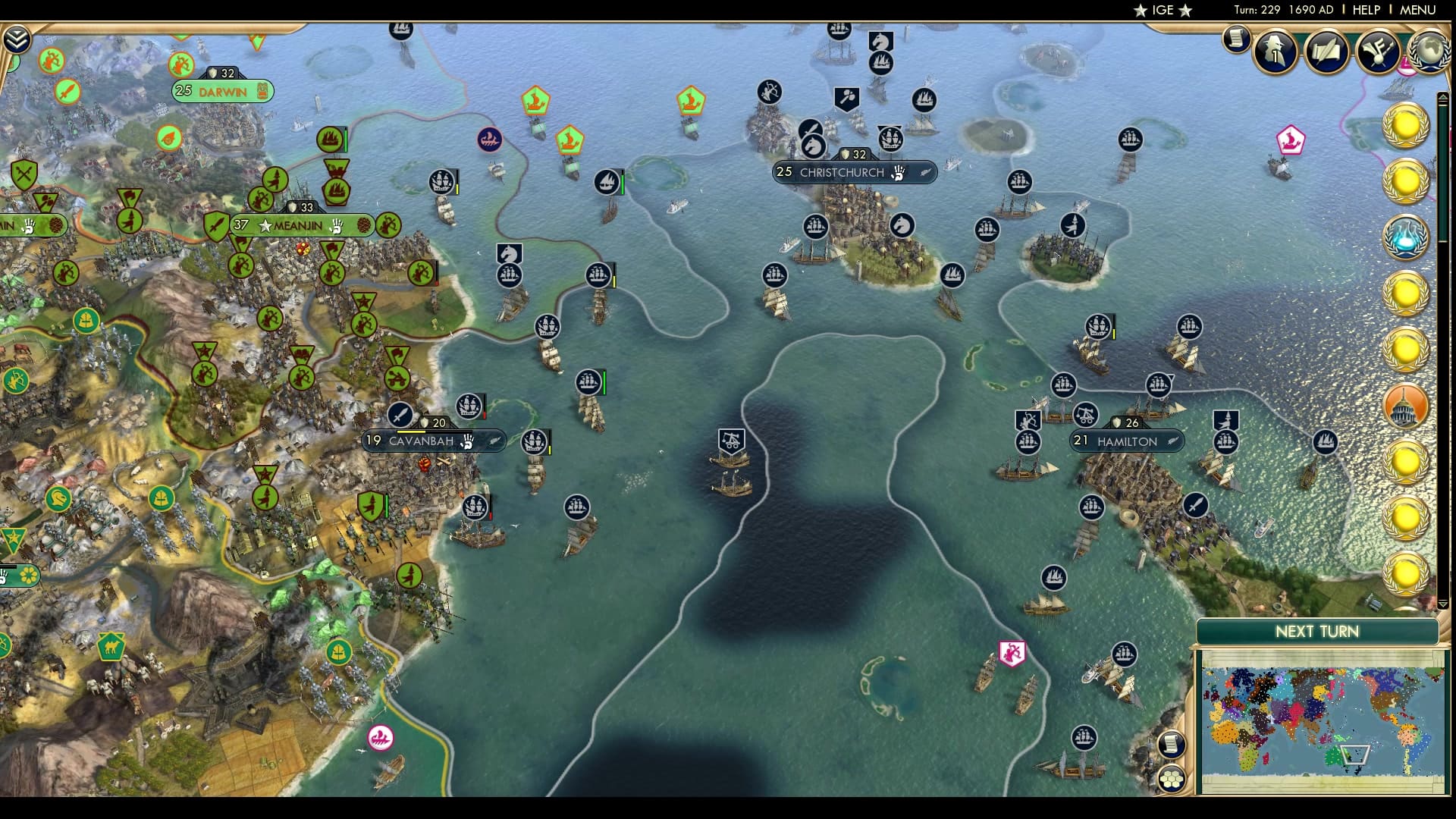Select the Hamilton city banner
Image resolution: width=1456 pixels, height=819 pixels.
(x=1127, y=441)
